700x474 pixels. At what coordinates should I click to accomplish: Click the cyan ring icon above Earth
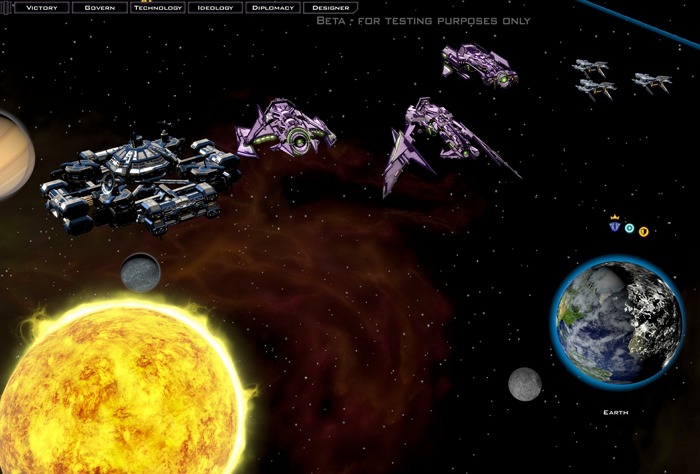(629, 229)
